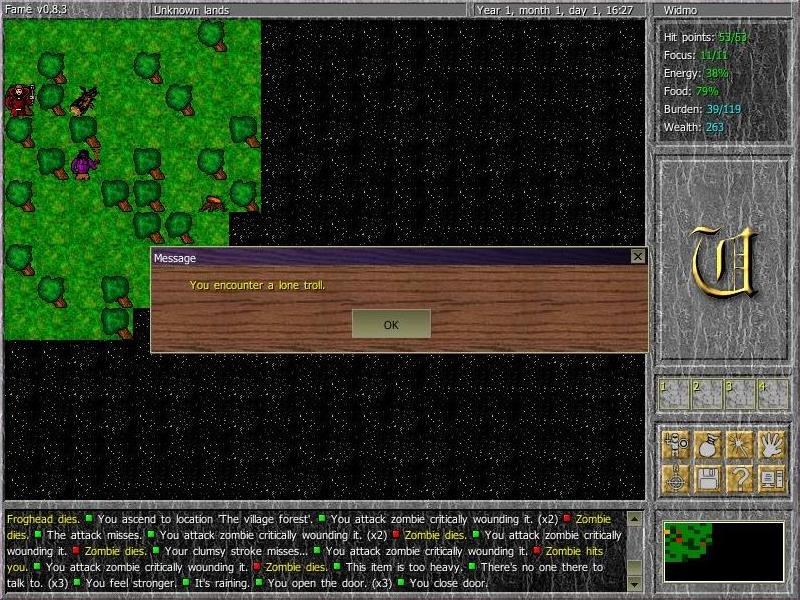Image resolution: width=800 pixels, height=600 pixels.
Task: Select quick slot number 3
Action: [740, 394]
